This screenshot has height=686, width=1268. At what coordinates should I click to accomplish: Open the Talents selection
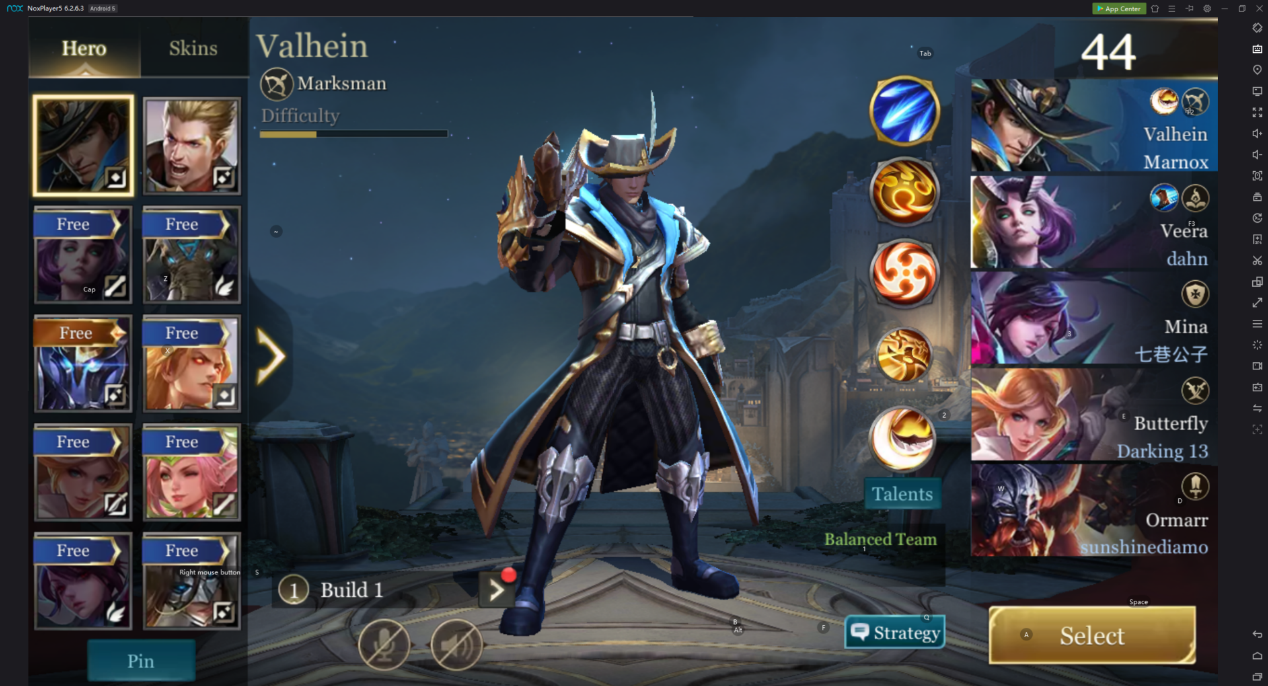pyautogui.click(x=902, y=494)
